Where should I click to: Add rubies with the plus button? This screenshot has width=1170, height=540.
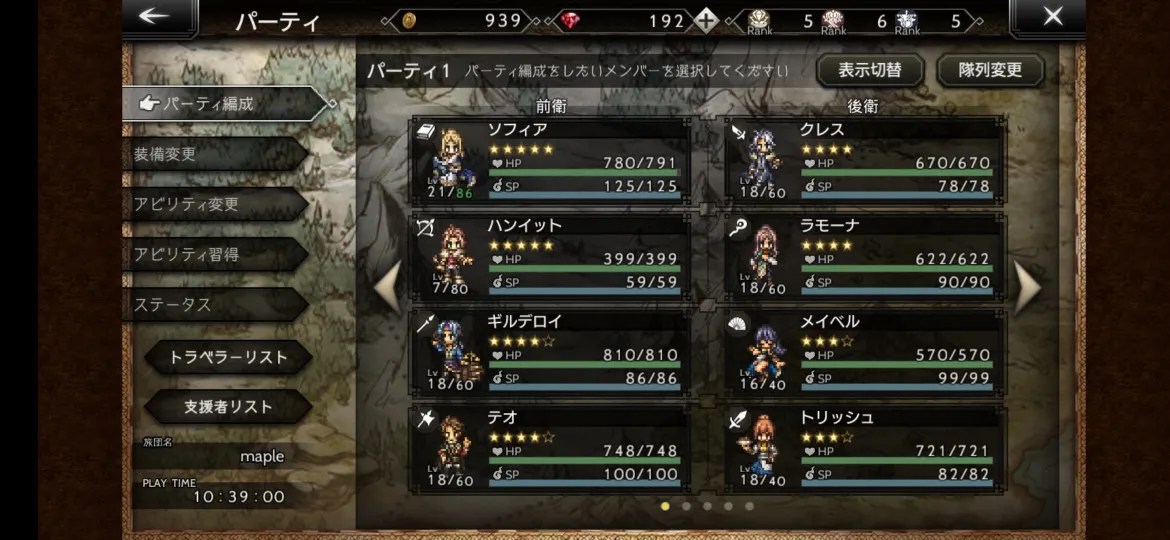[x=708, y=21]
